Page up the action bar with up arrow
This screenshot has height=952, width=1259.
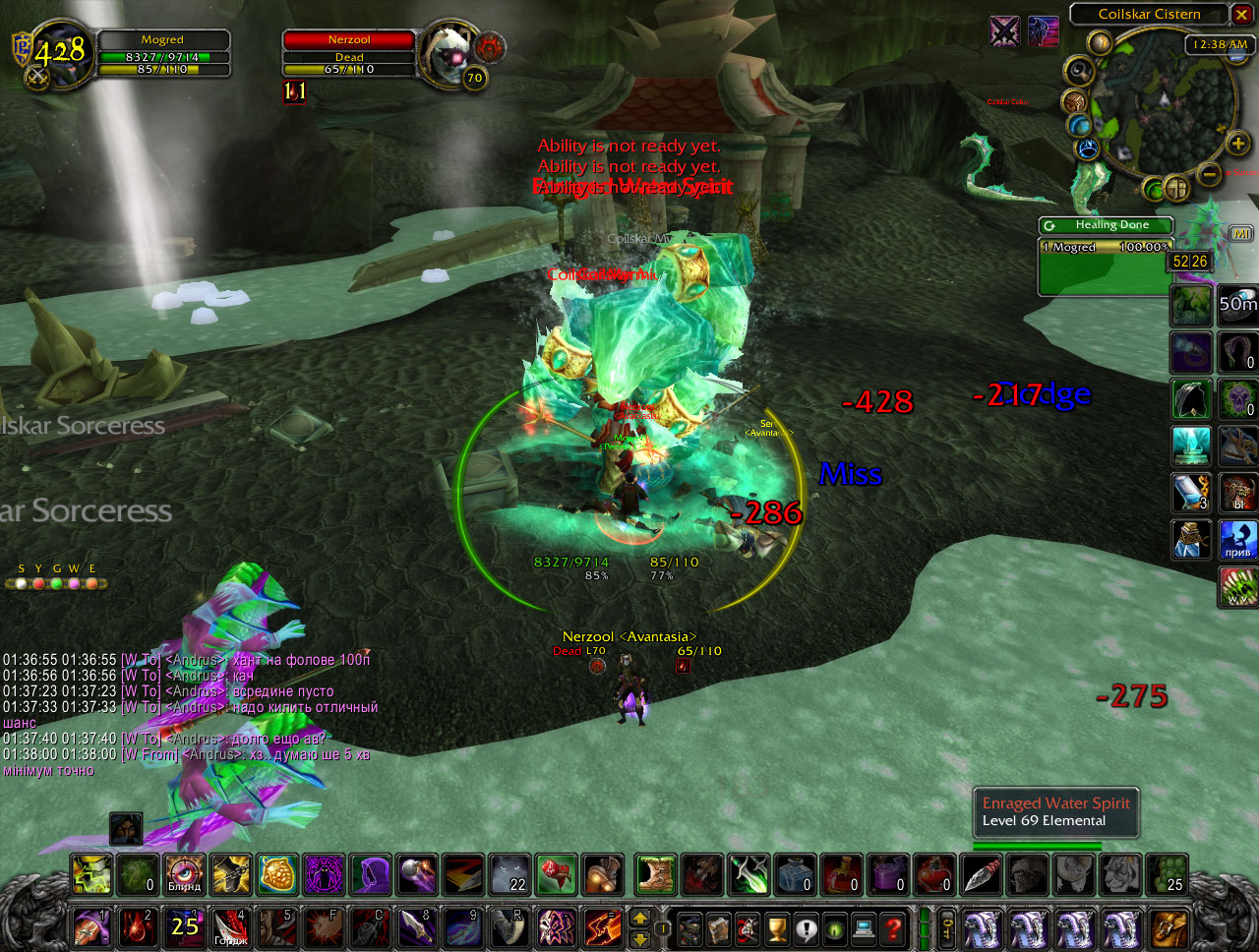tap(639, 918)
